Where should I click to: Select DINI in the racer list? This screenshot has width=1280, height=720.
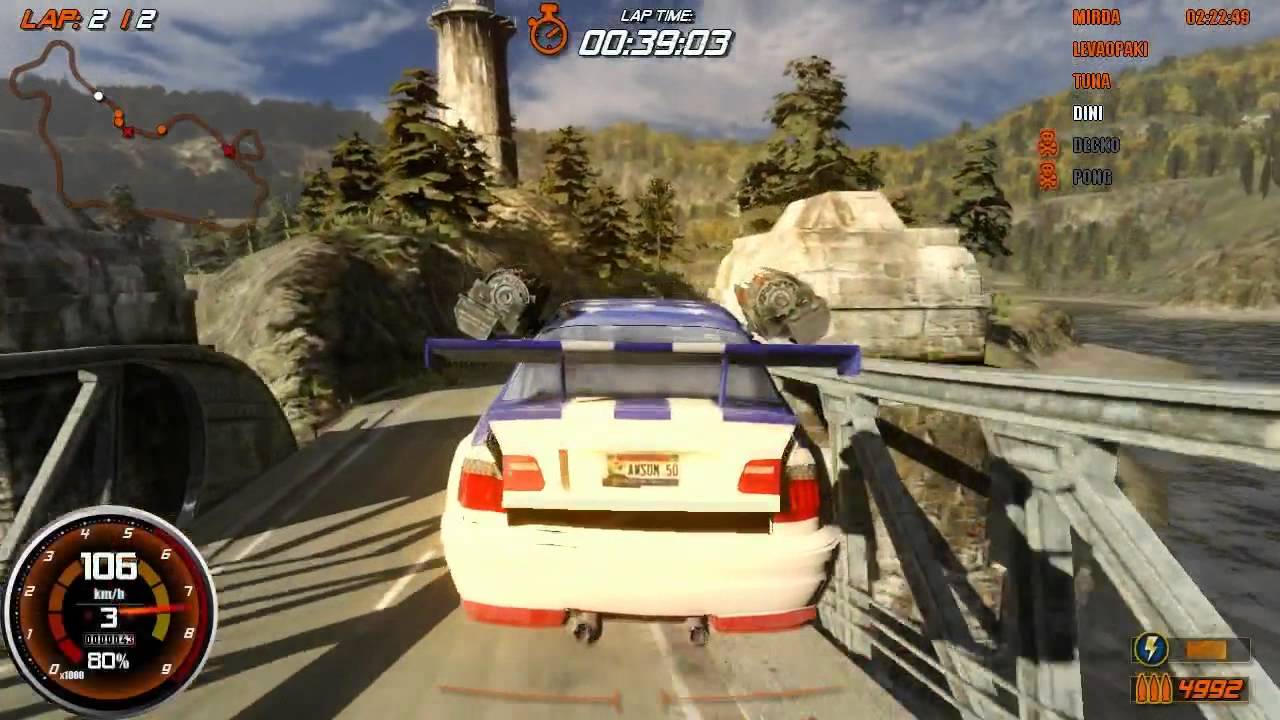[x=1088, y=113]
